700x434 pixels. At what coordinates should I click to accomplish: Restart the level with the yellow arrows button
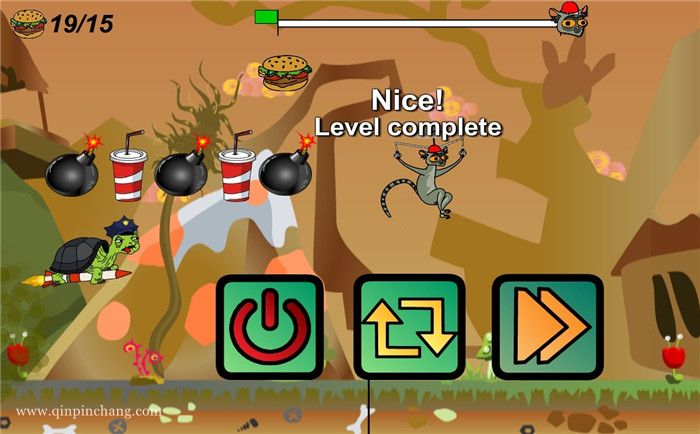[x=408, y=327]
